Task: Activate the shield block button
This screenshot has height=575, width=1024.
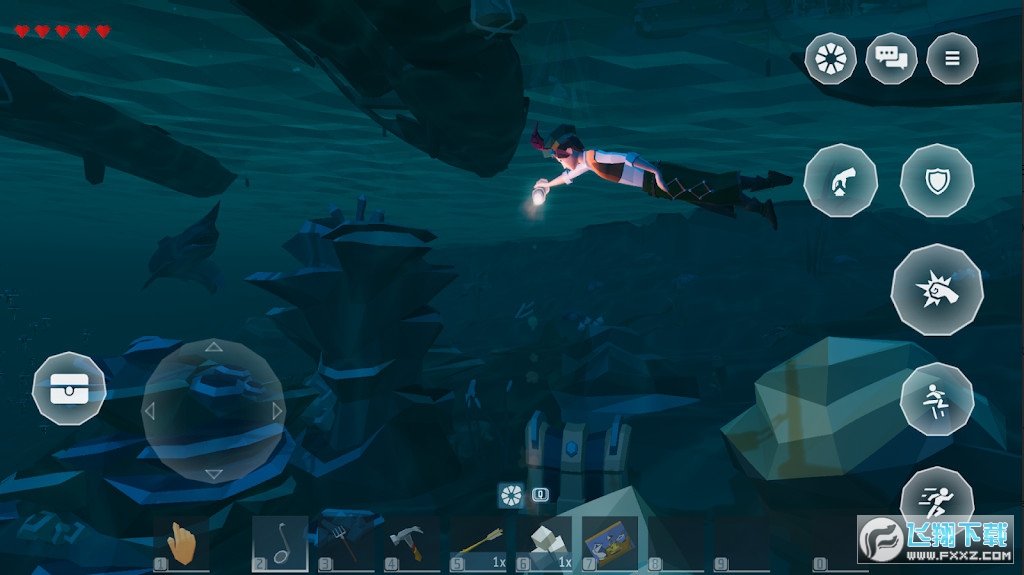Action: point(937,181)
